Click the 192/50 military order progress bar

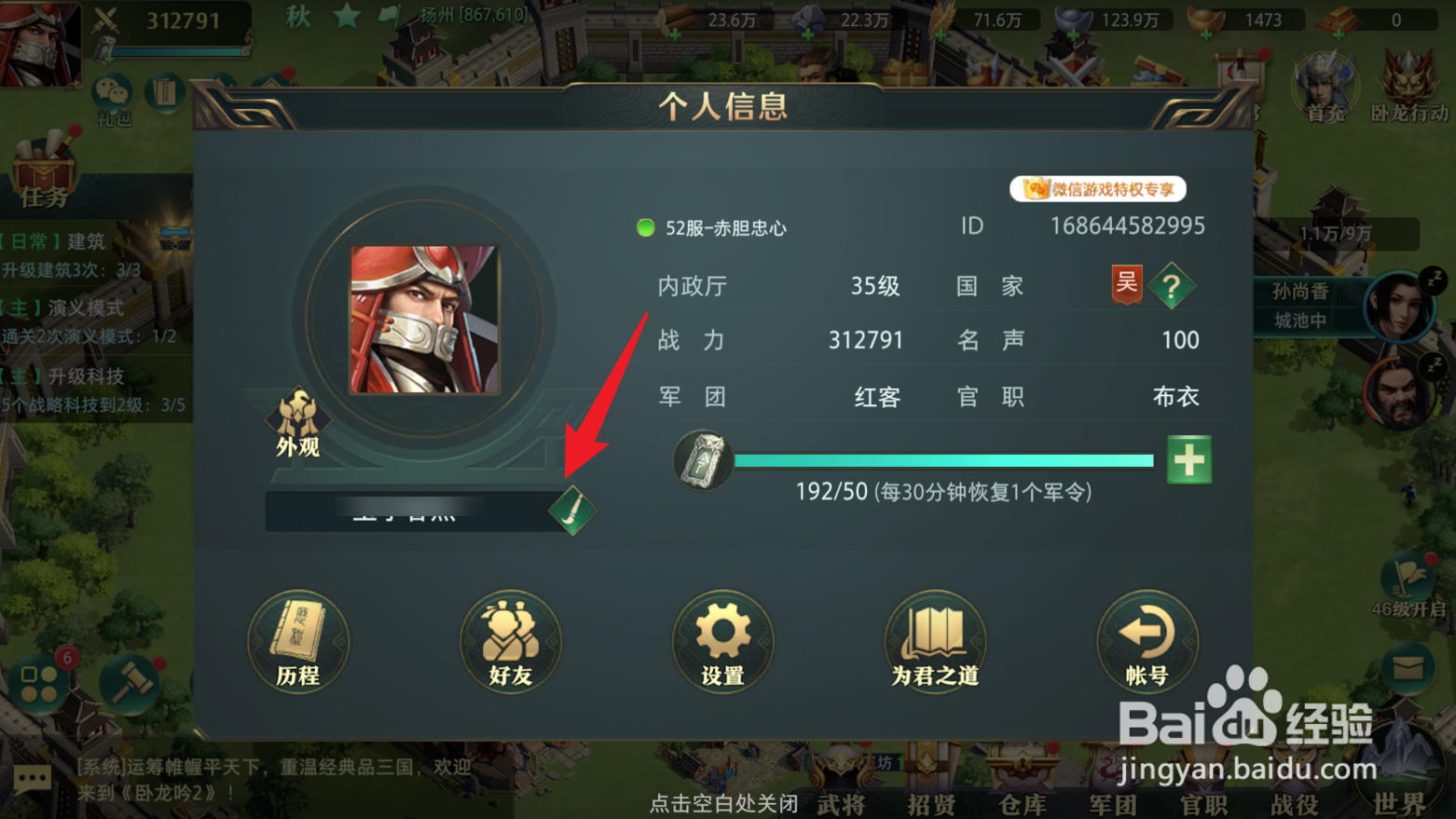[x=944, y=459]
